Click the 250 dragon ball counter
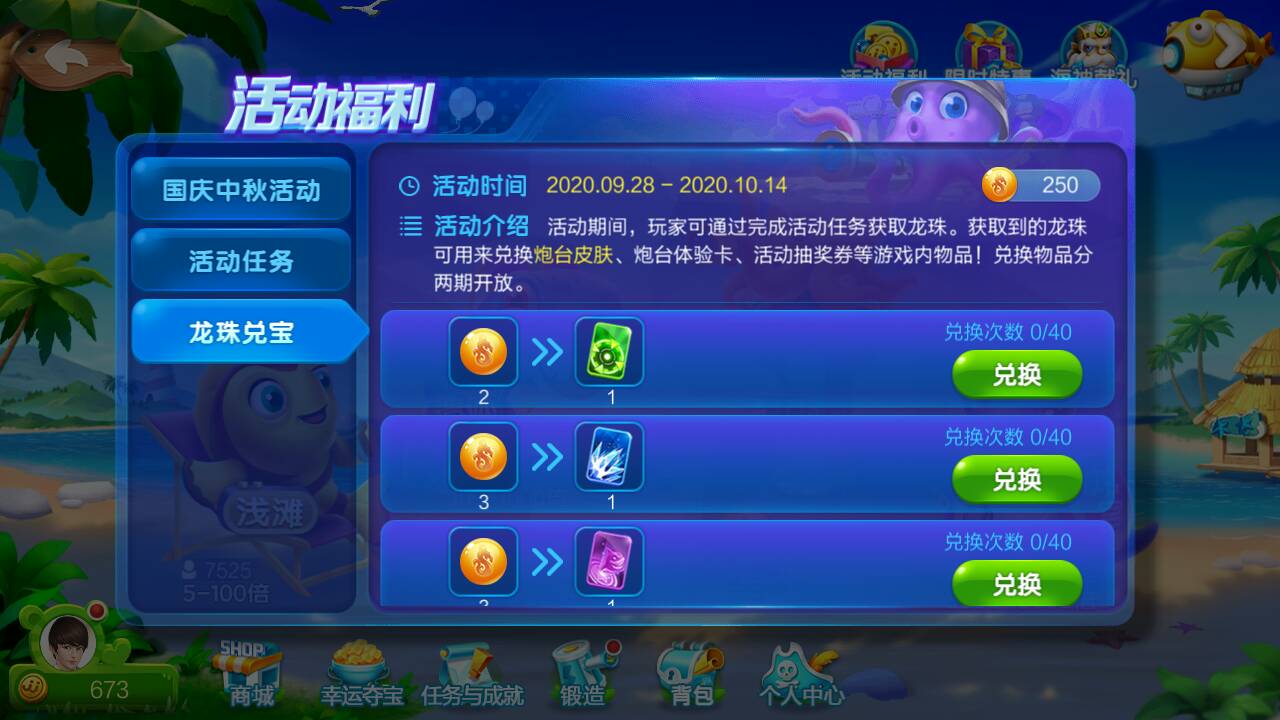The image size is (1280, 720). pyautogui.click(x=1041, y=185)
